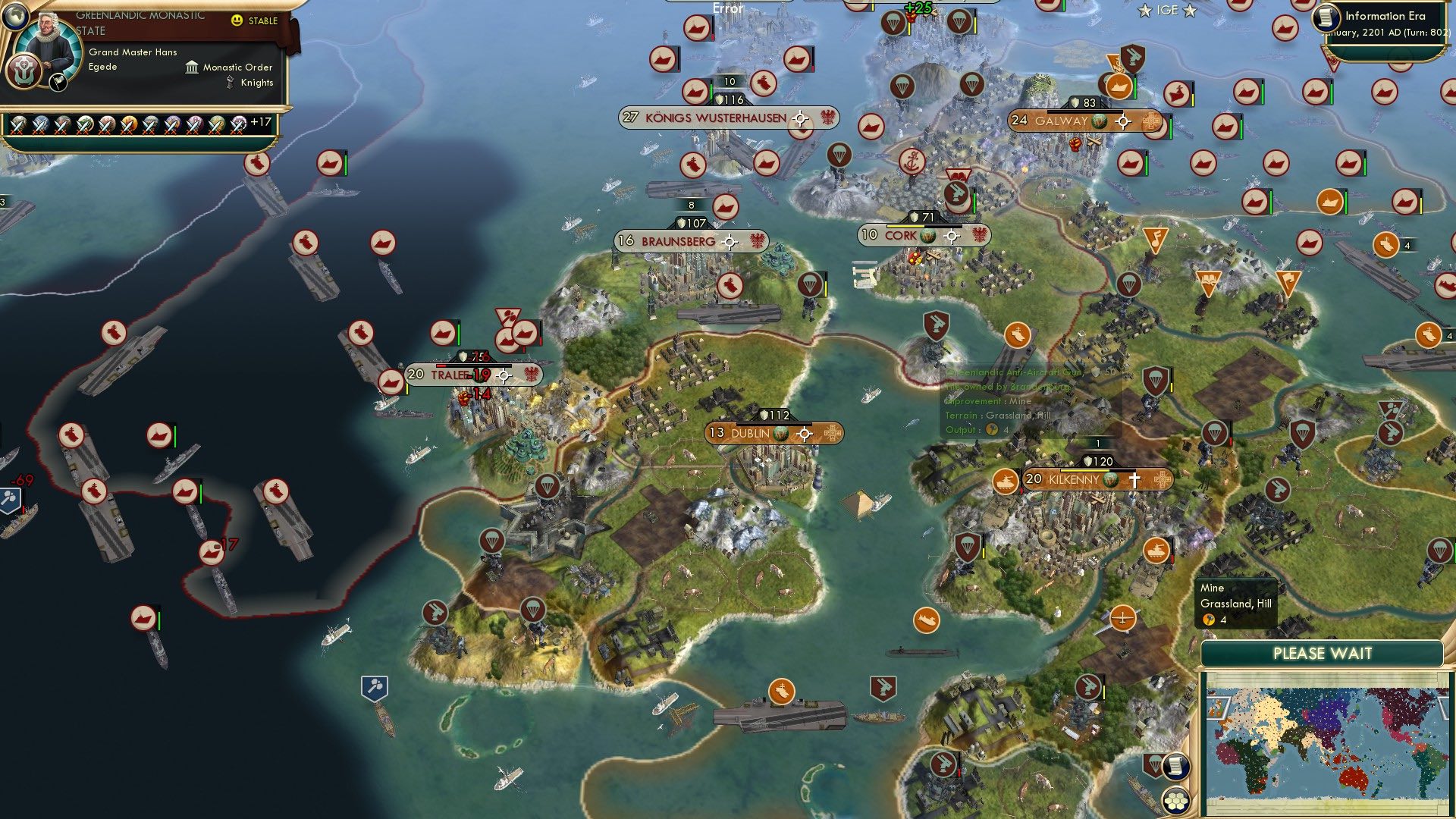Open notifications via the scroll icon above the minimap

(x=1175, y=767)
